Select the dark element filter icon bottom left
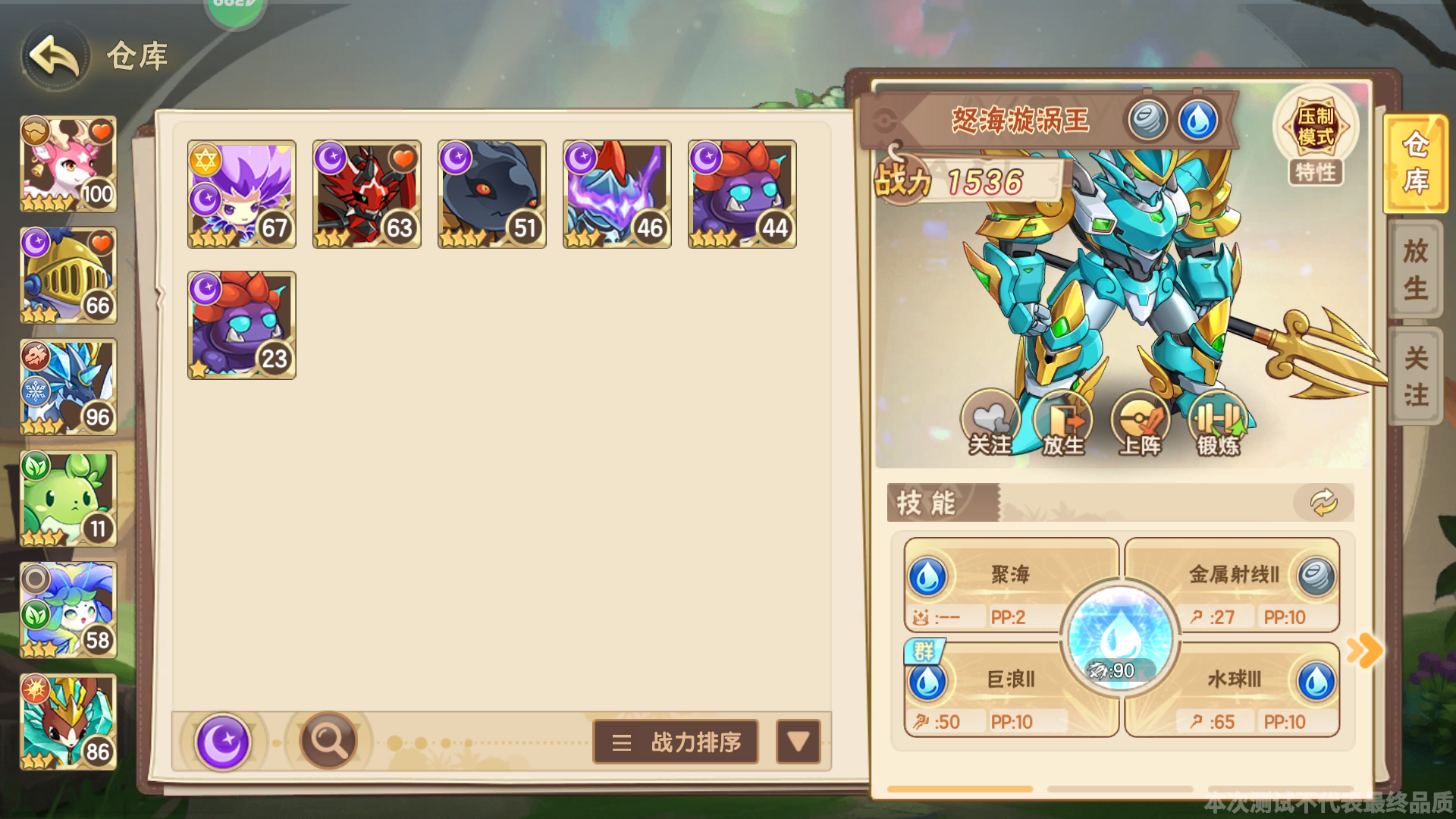 pyautogui.click(x=224, y=741)
